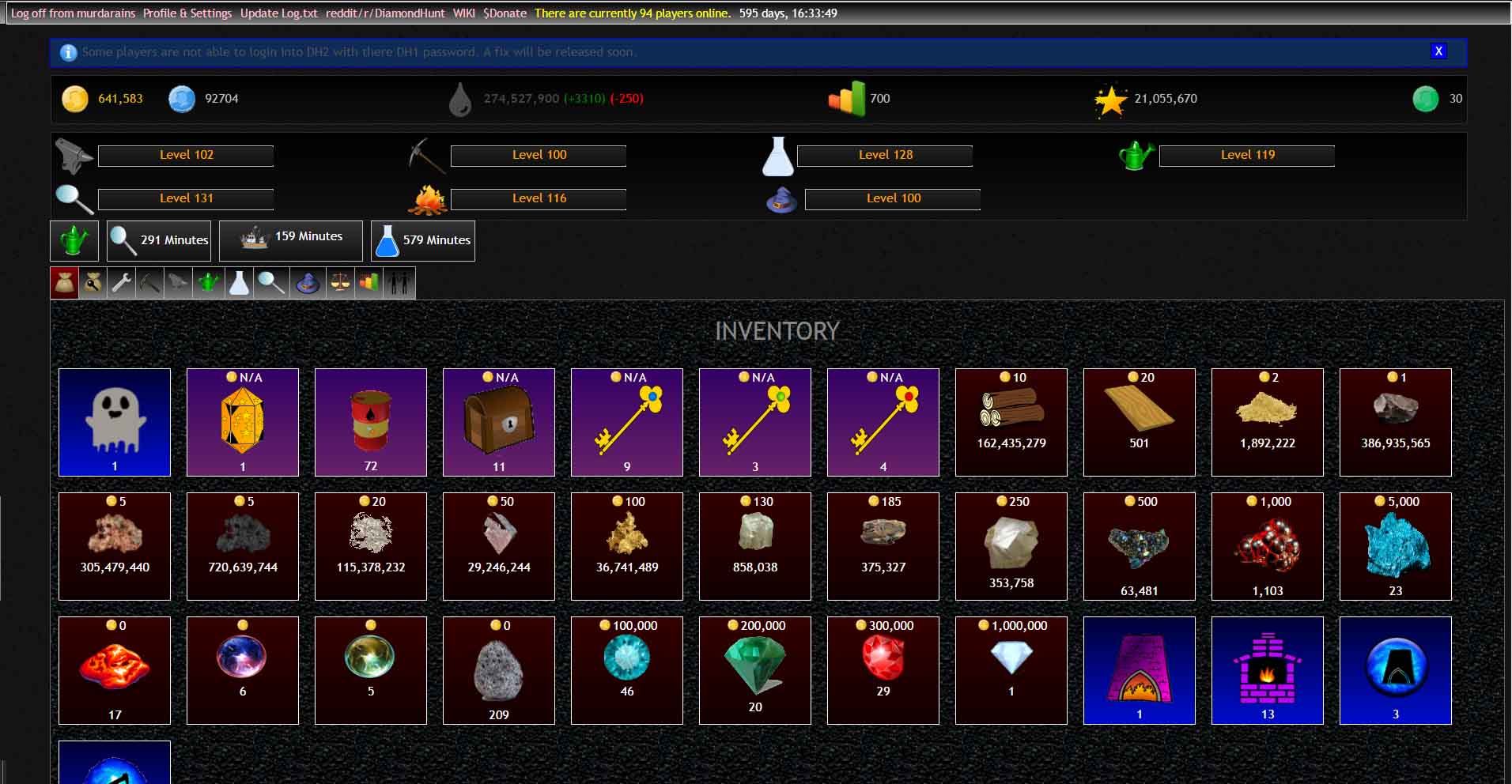Click the 579 Minutes brewing timer
1512x784 pixels.
[x=422, y=240]
